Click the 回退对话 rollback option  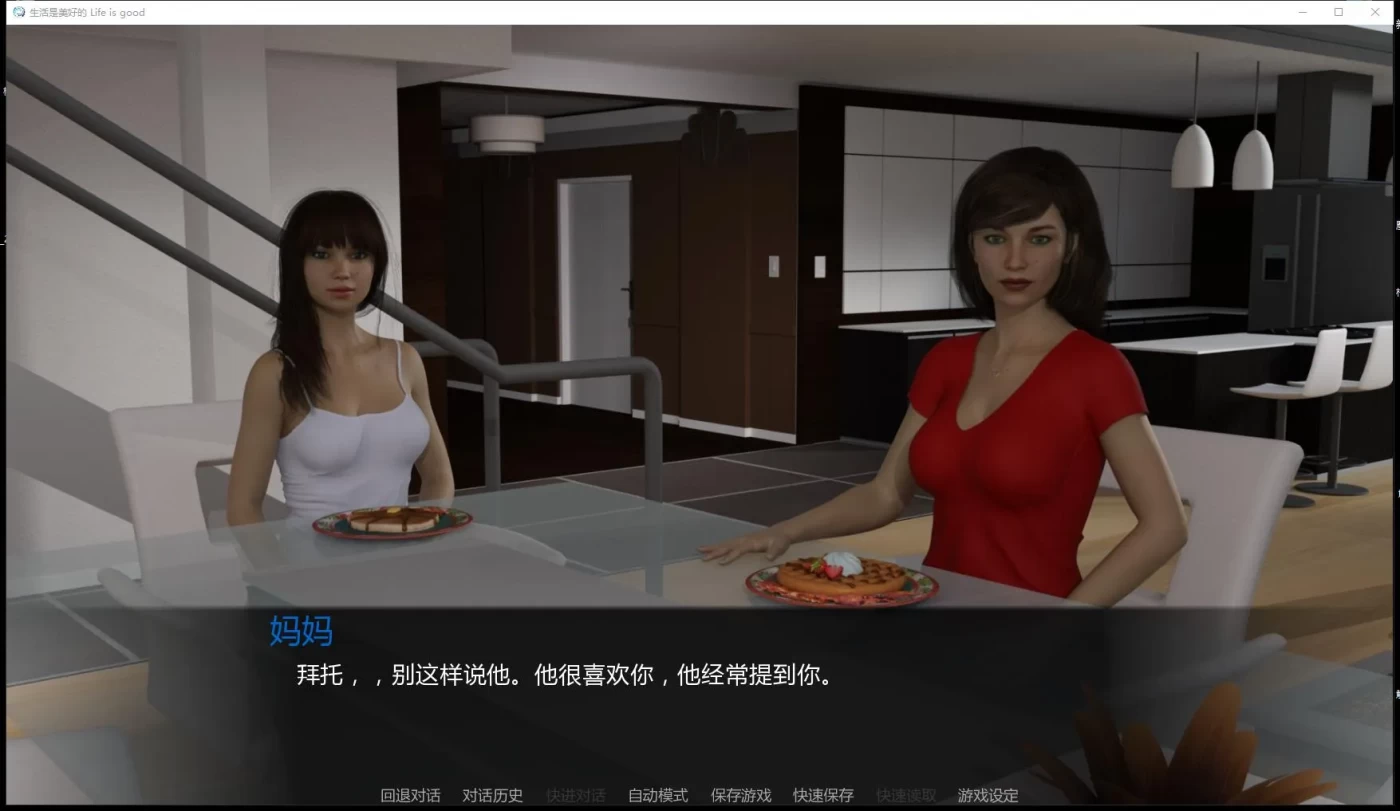click(x=409, y=795)
